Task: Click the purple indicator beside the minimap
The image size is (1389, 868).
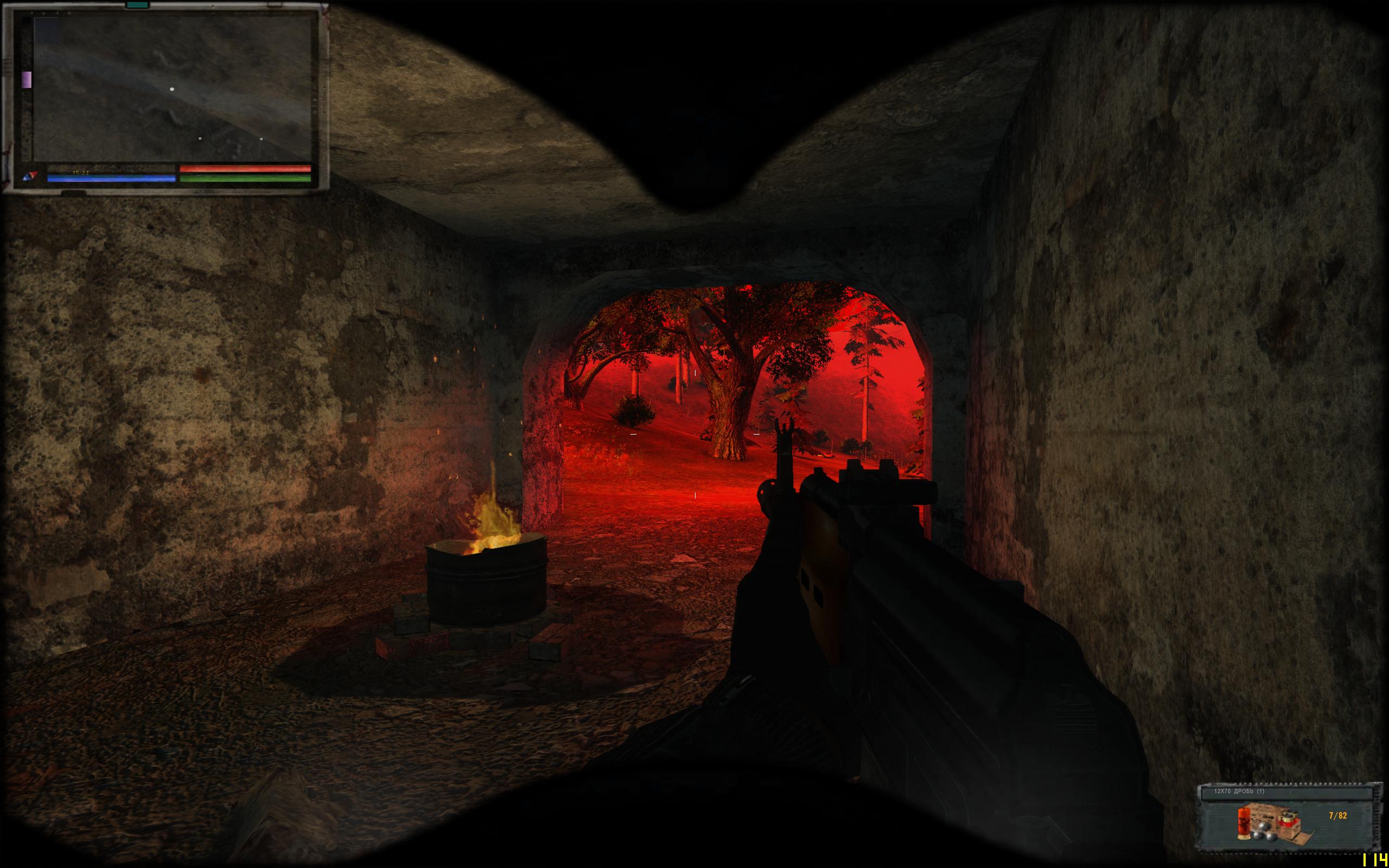Action: (27, 80)
